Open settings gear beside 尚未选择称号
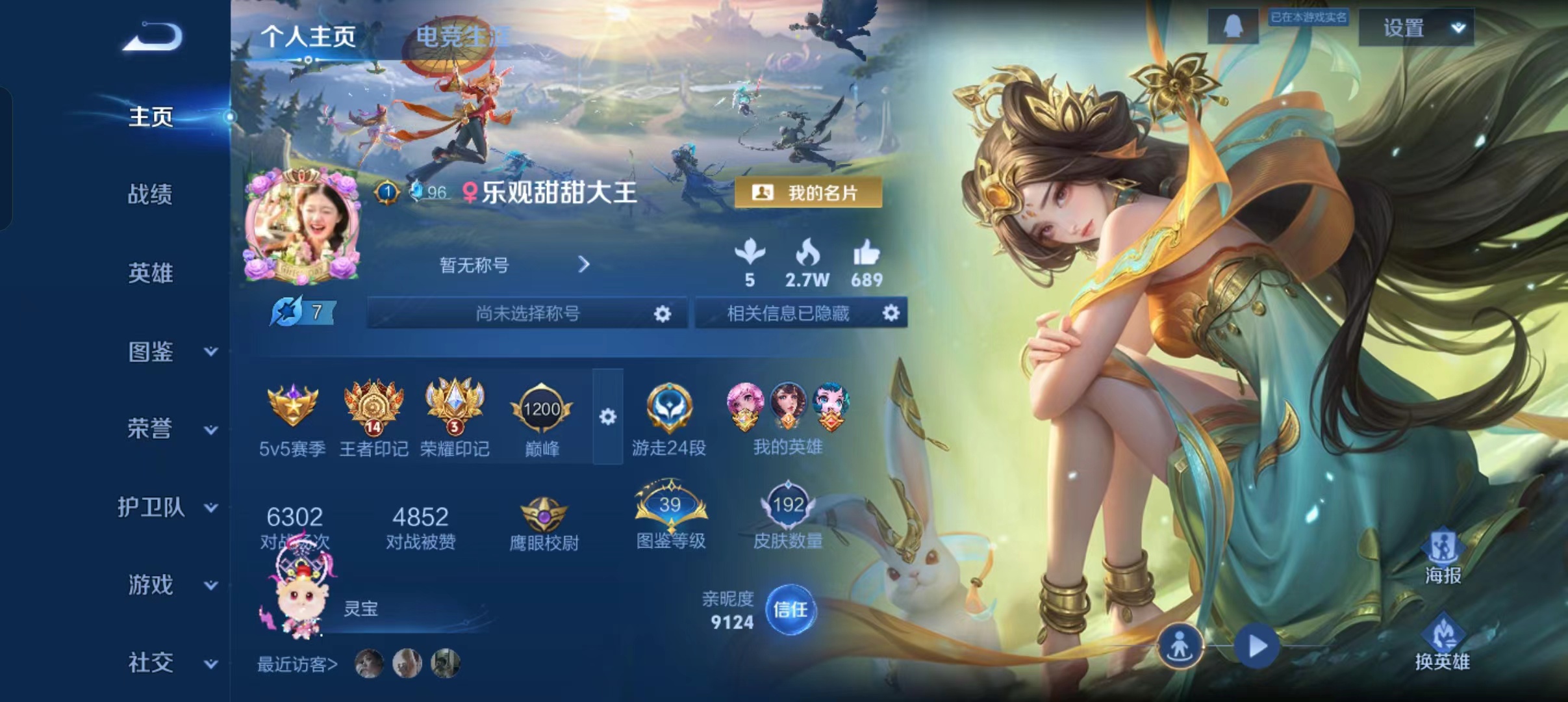The image size is (1568, 702). (x=662, y=313)
